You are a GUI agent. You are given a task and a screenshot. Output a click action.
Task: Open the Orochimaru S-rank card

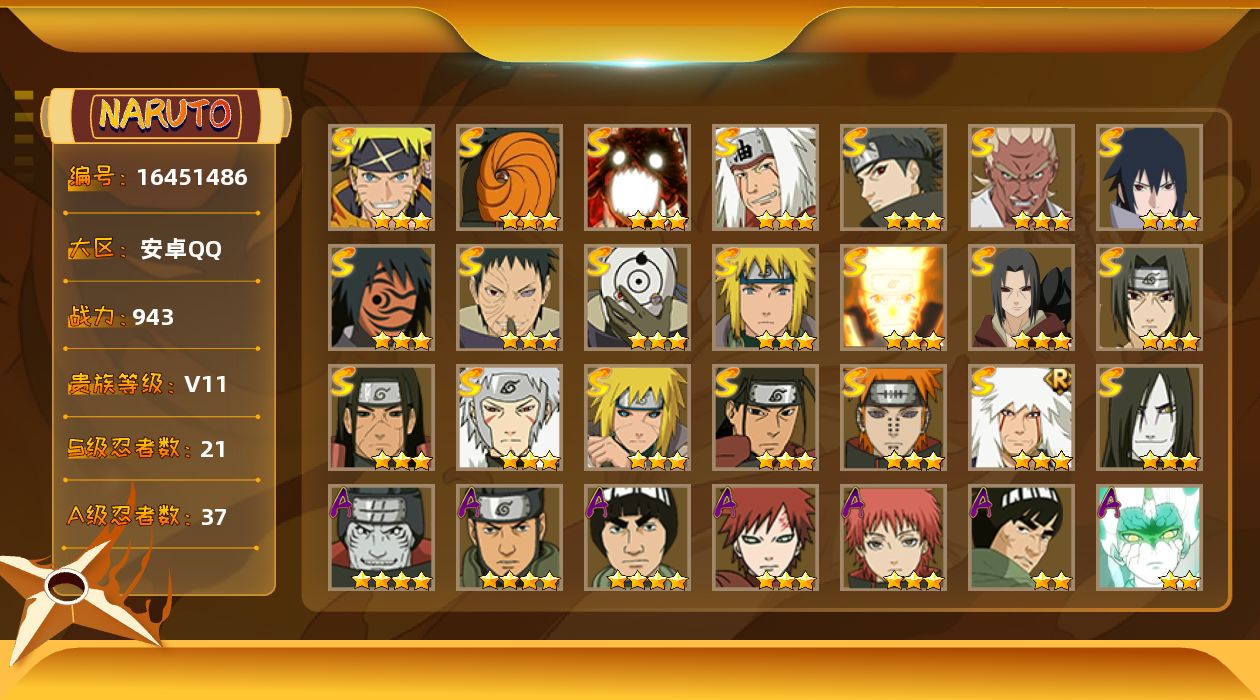pos(1149,417)
